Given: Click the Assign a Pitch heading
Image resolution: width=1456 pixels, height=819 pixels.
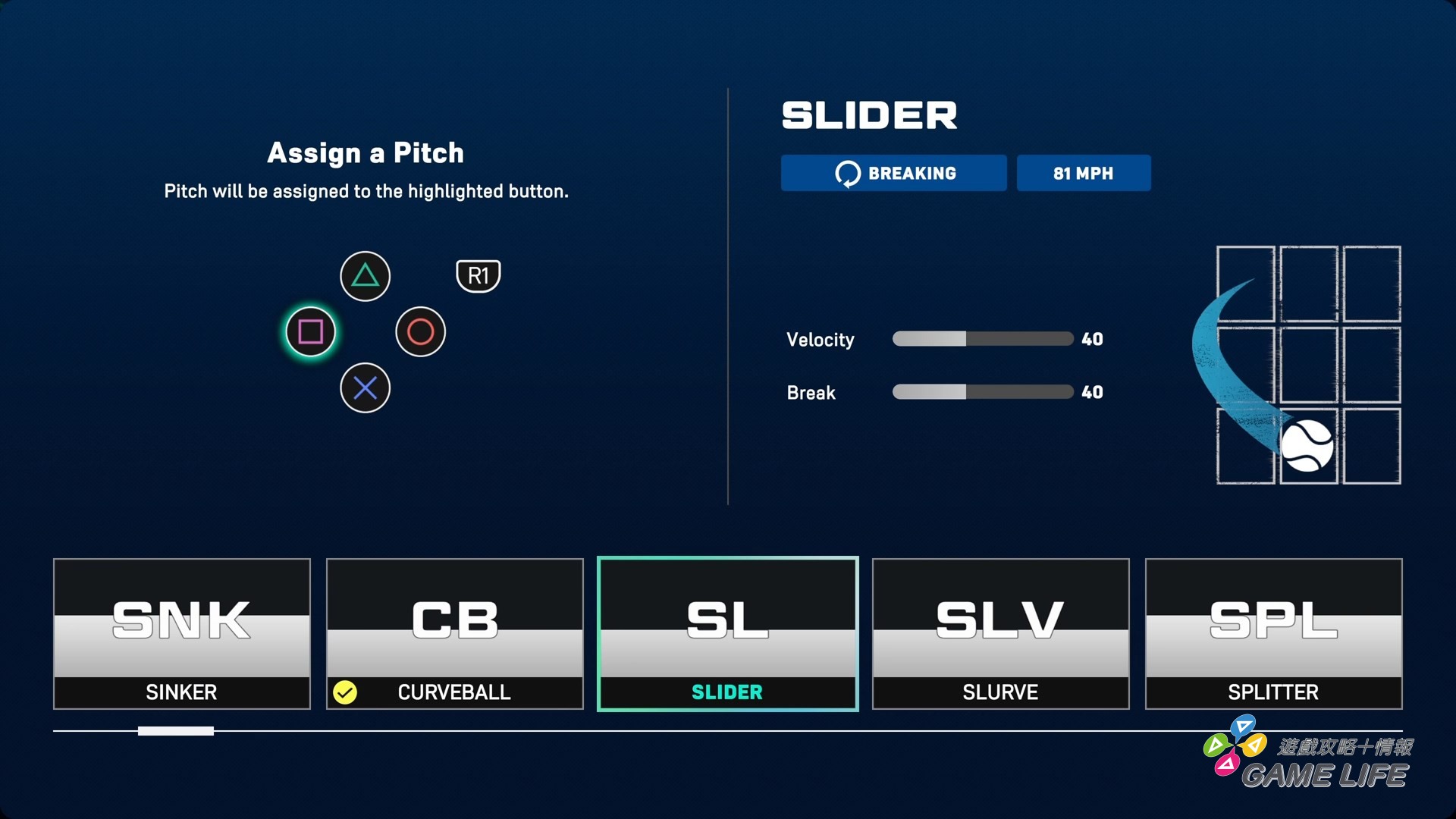Looking at the screenshot, I should click(x=366, y=152).
